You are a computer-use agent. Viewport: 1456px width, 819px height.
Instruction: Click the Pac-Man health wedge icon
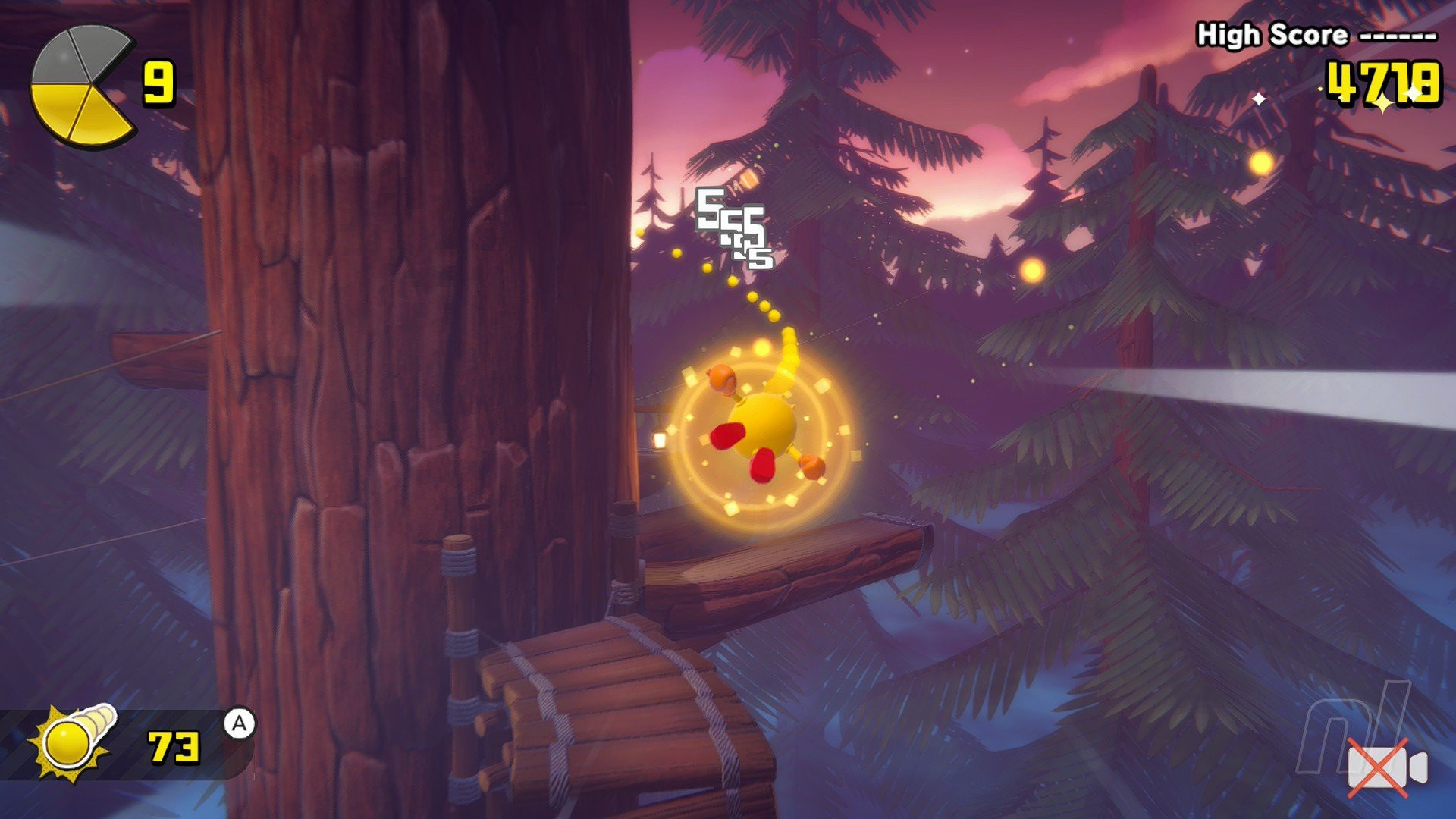81,86
